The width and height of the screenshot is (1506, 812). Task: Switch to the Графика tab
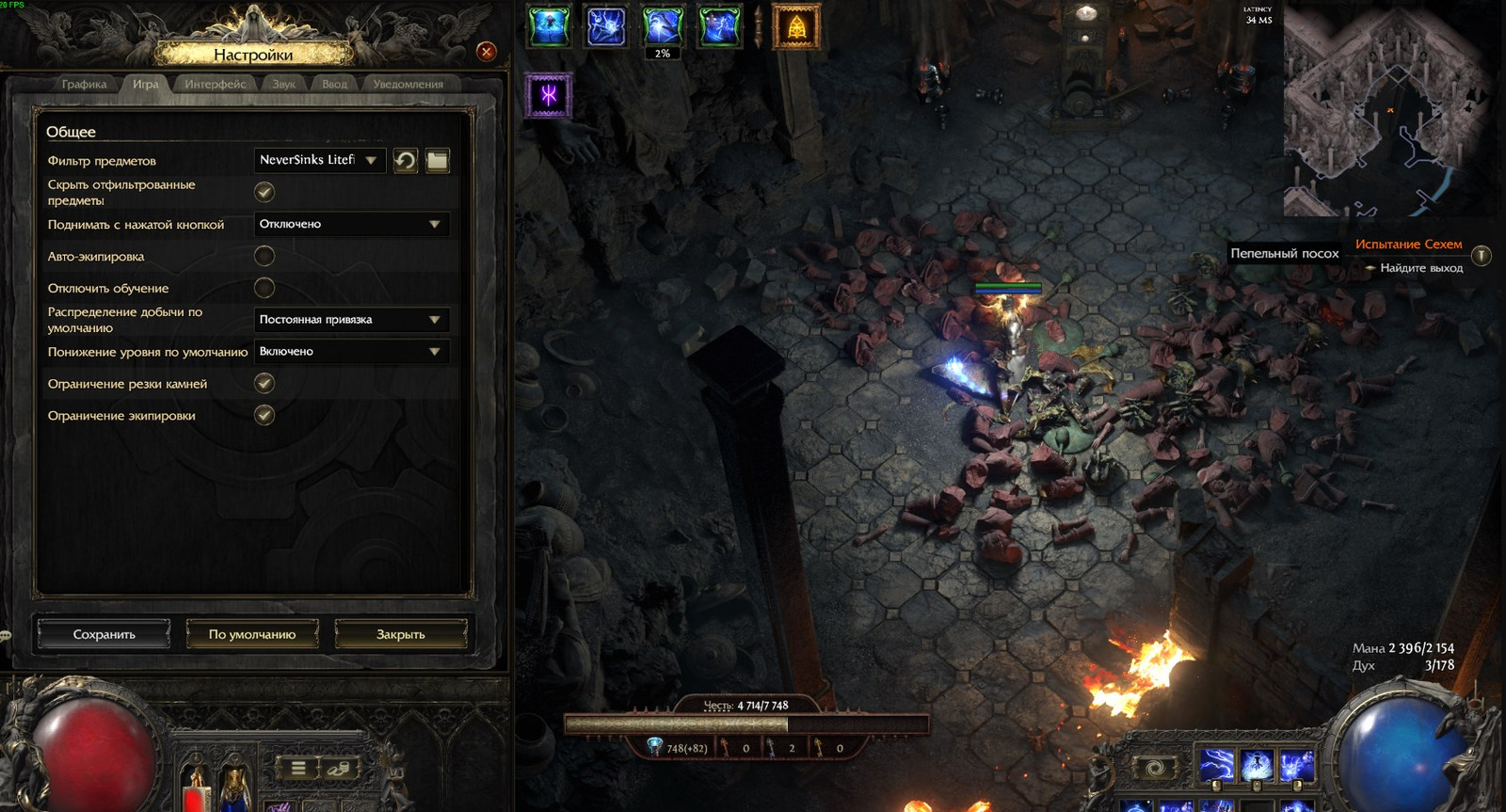point(85,84)
